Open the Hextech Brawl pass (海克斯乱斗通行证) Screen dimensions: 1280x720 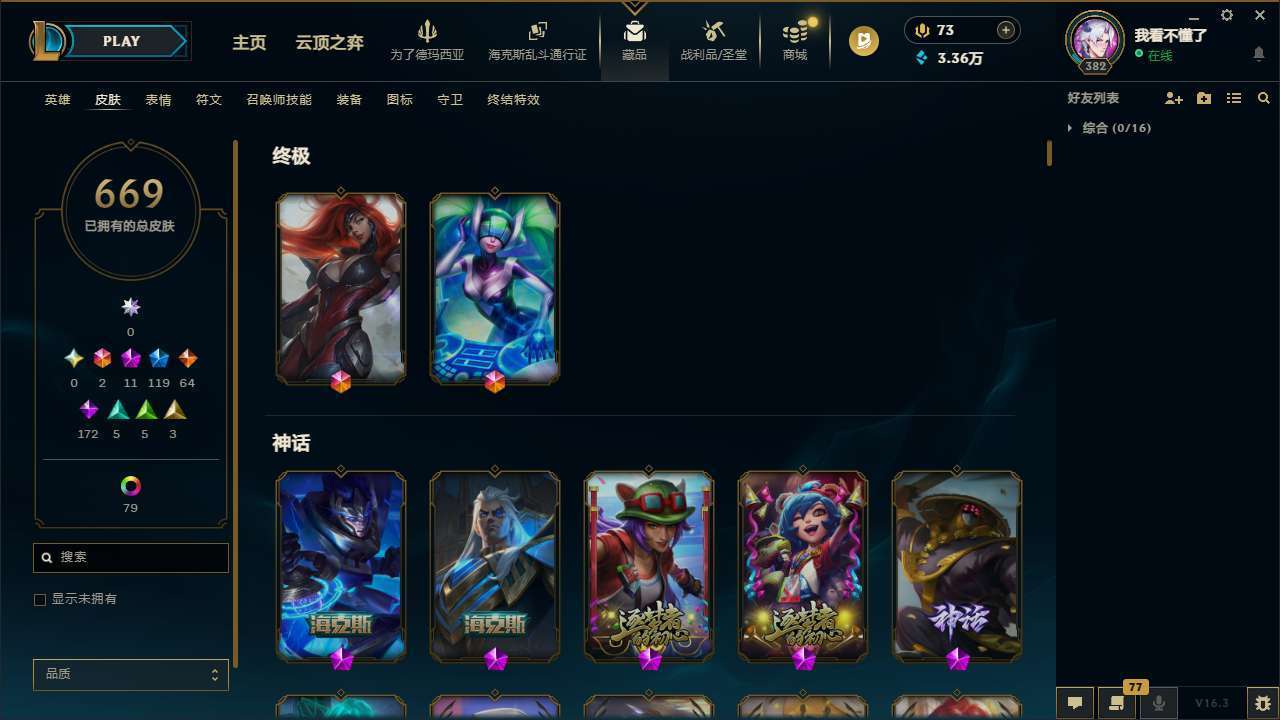[537, 40]
